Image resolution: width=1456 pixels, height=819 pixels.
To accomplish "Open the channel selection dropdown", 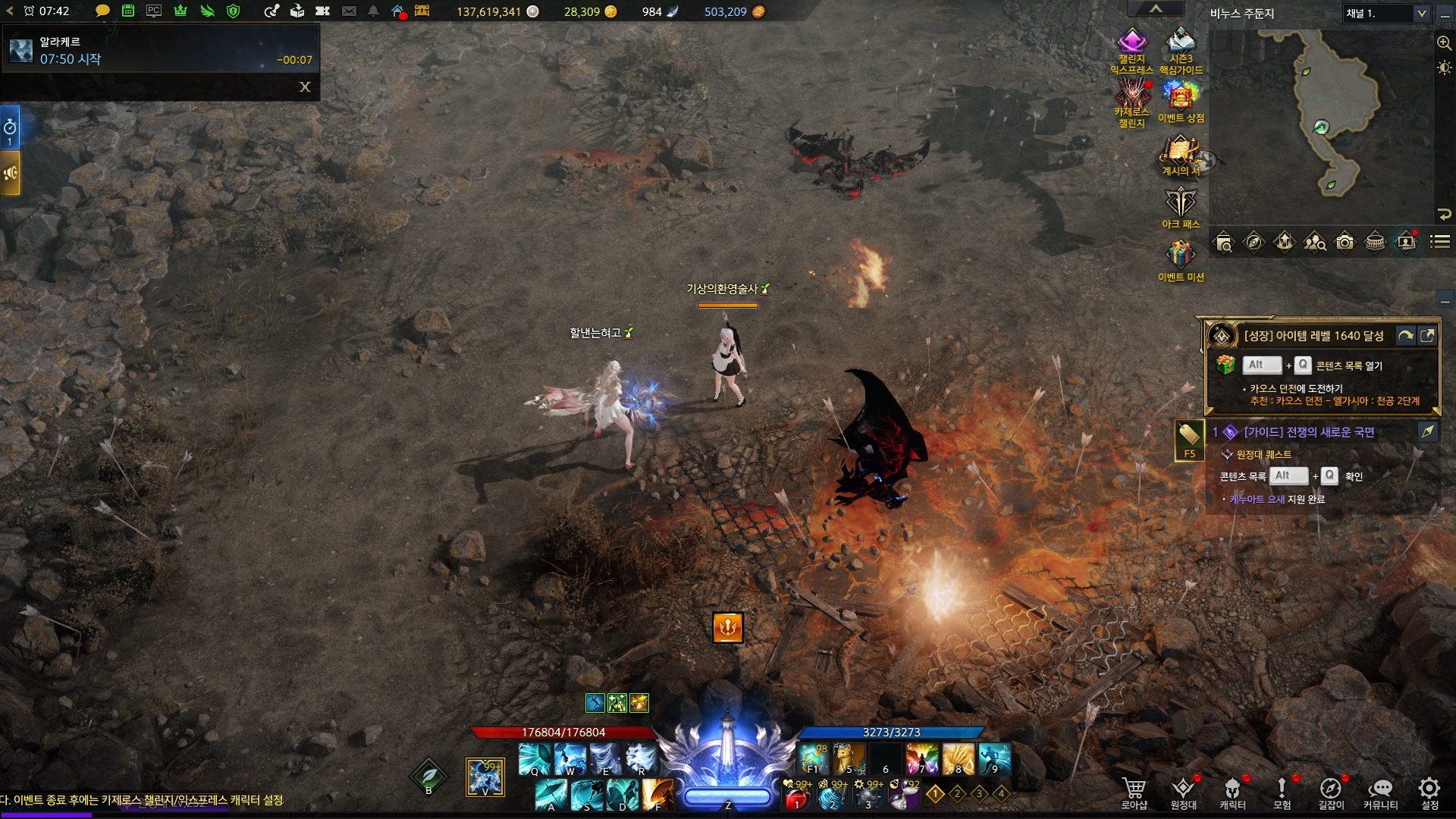I will 1421,14.
